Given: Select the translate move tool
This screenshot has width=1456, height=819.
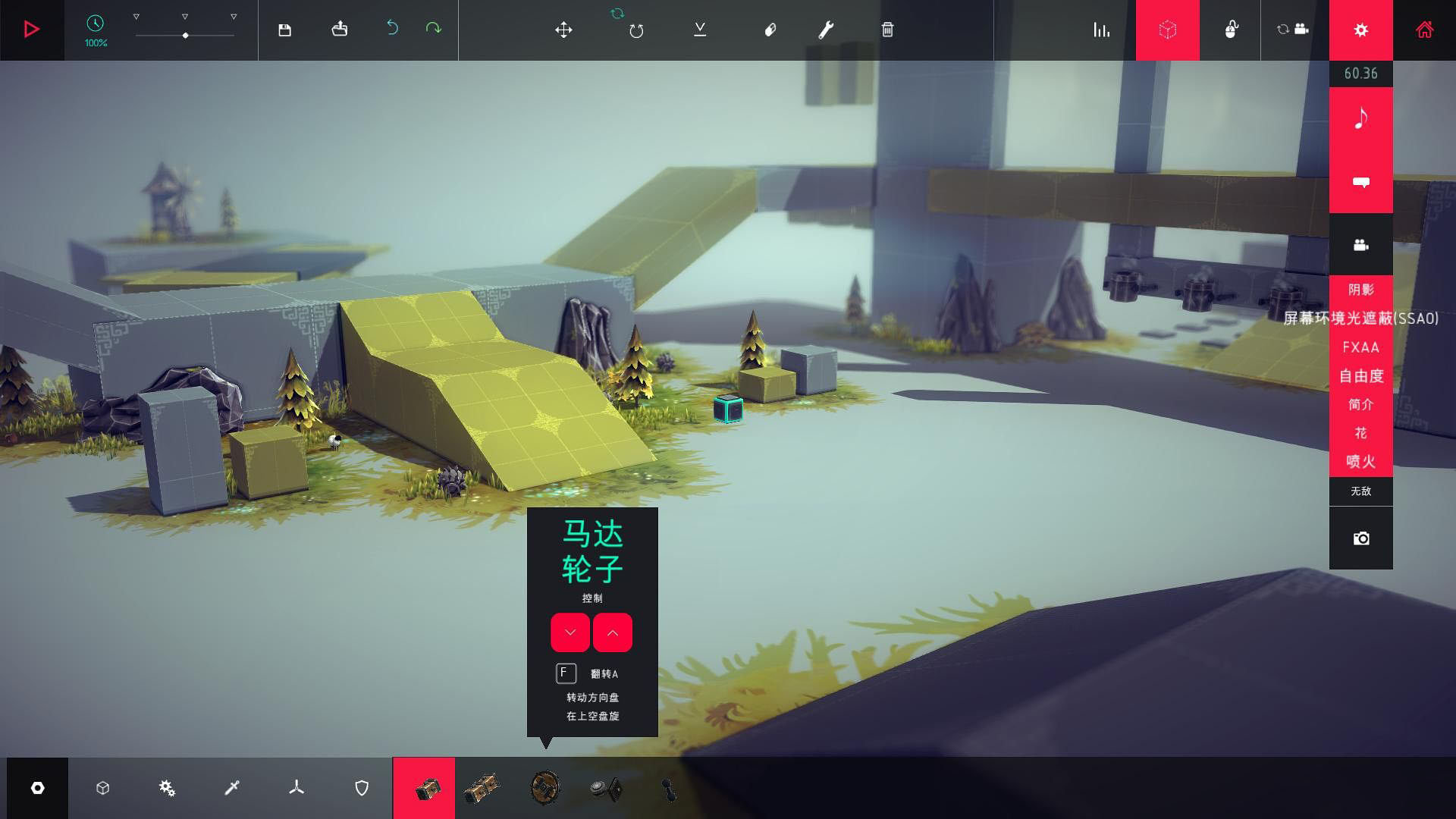Looking at the screenshot, I should 563,30.
